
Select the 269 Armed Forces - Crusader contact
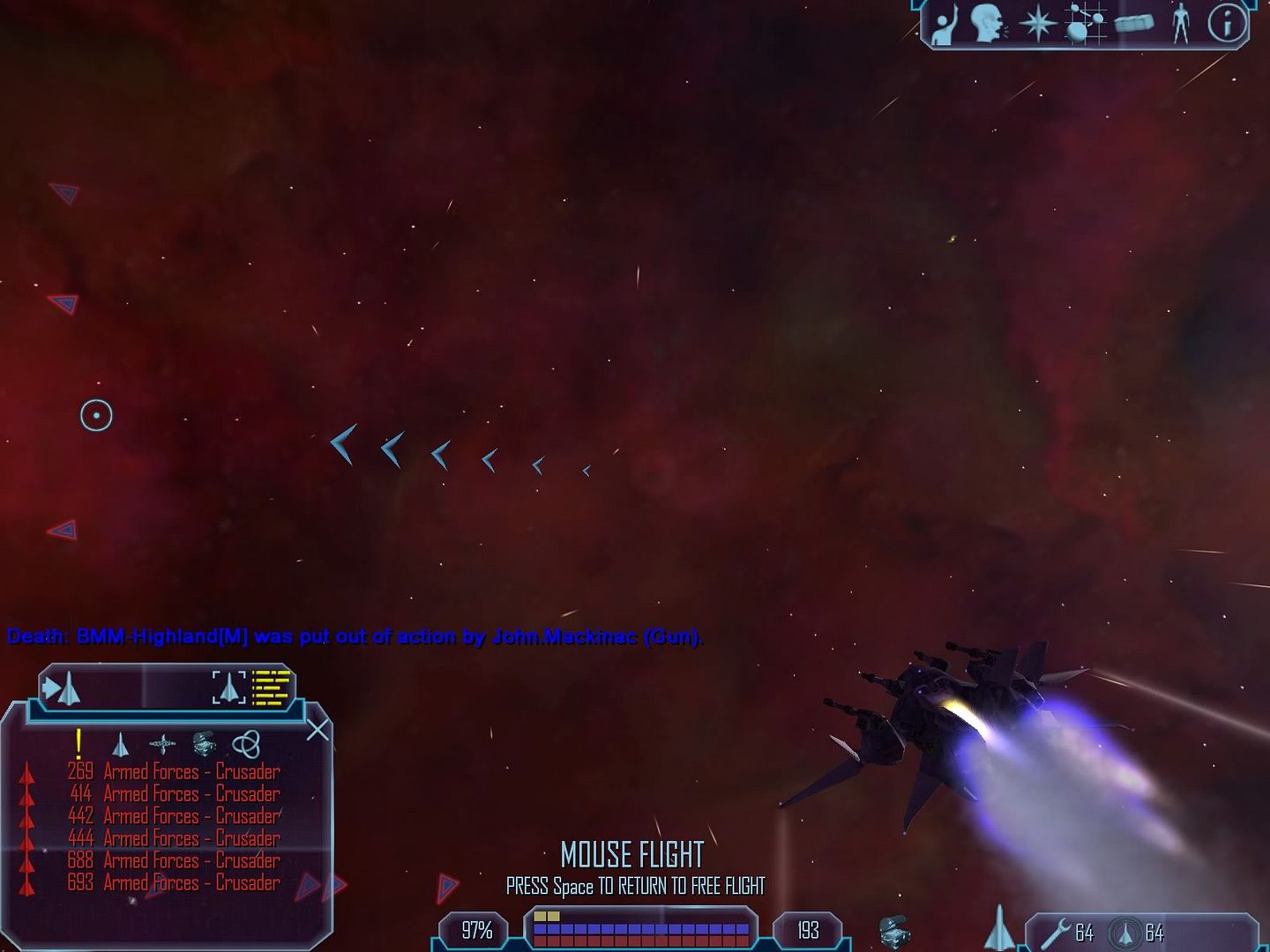(174, 771)
